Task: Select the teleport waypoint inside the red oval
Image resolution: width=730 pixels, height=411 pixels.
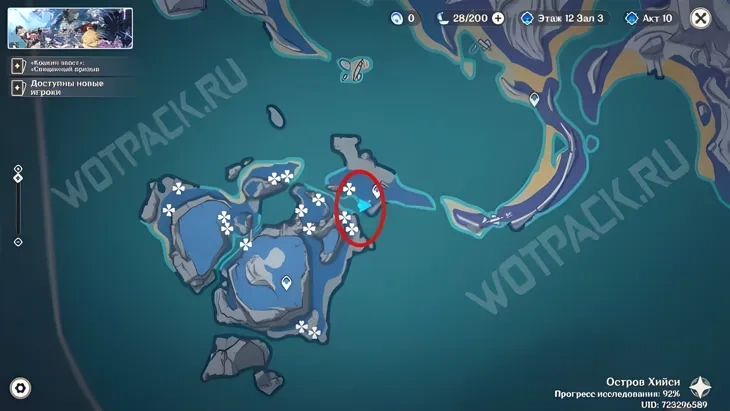Action: (x=377, y=190)
